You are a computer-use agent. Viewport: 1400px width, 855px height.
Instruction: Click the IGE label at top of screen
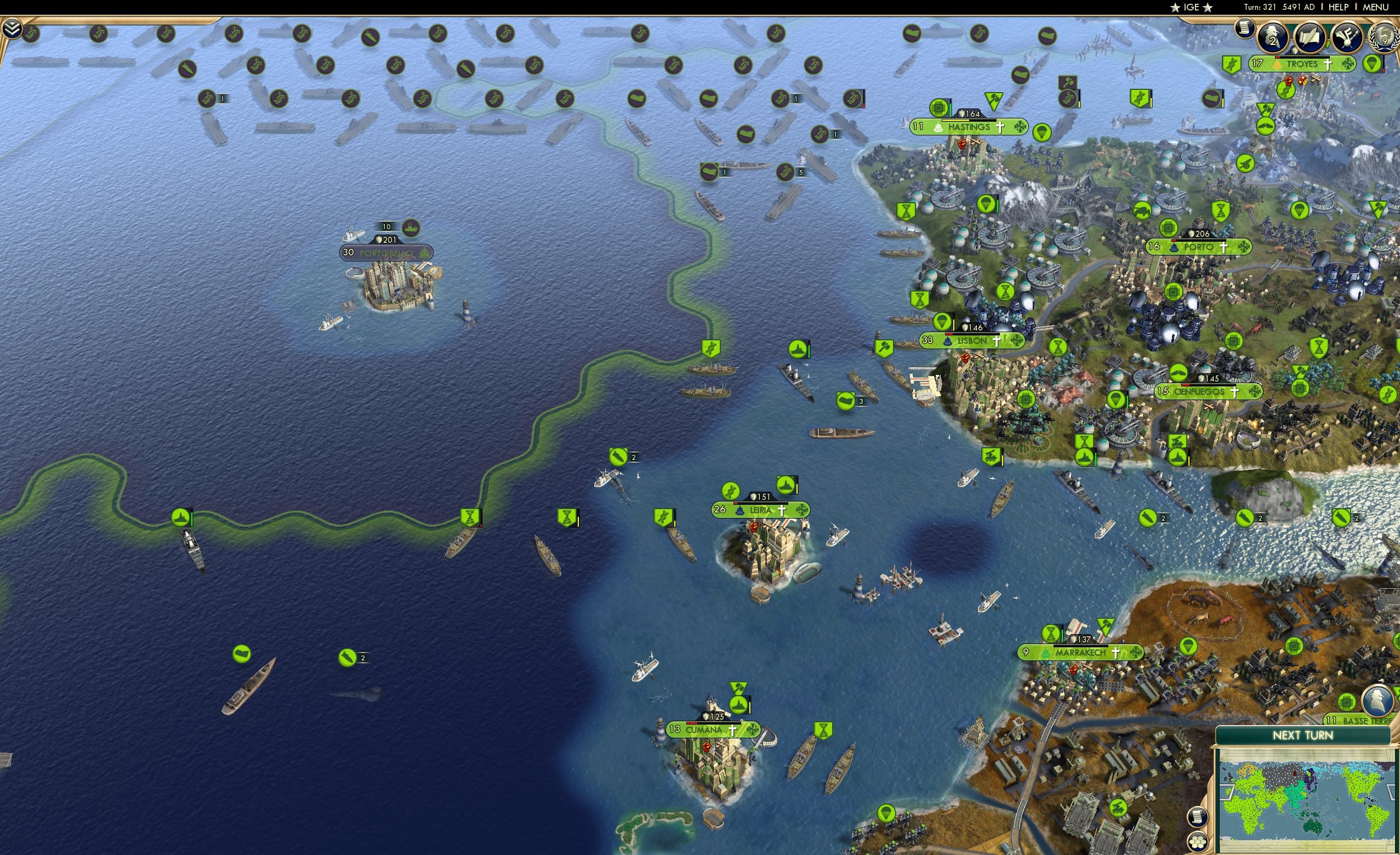[1191, 7]
